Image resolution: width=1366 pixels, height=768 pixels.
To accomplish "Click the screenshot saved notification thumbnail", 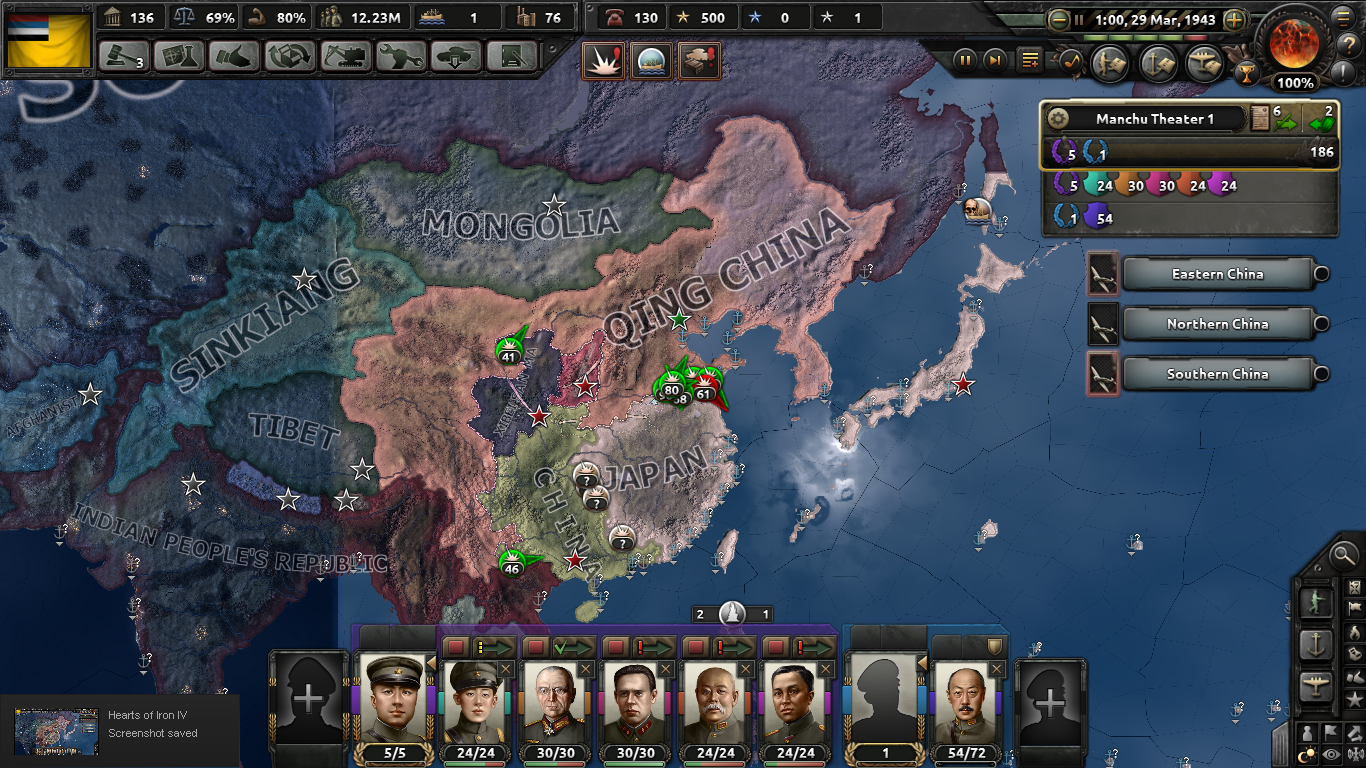I will (x=55, y=732).
